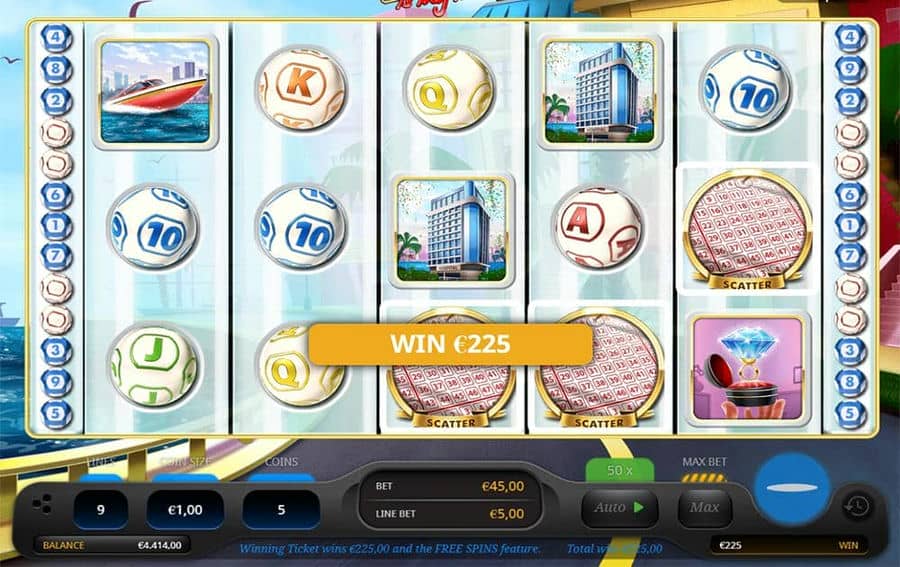Image resolution: width=900 pixels, height=567 pixels.
Task: Open the dots menu icon
Action: [42, 503]
